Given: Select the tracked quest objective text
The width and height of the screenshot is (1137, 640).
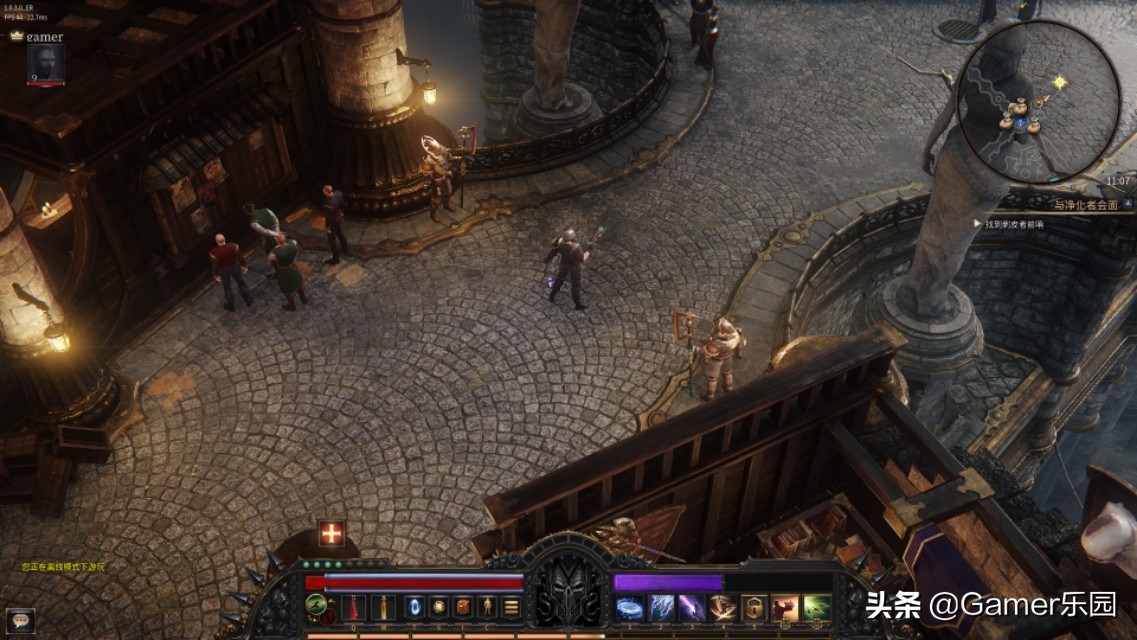Looking at the screenshot, I should (x=1015, y=224).
